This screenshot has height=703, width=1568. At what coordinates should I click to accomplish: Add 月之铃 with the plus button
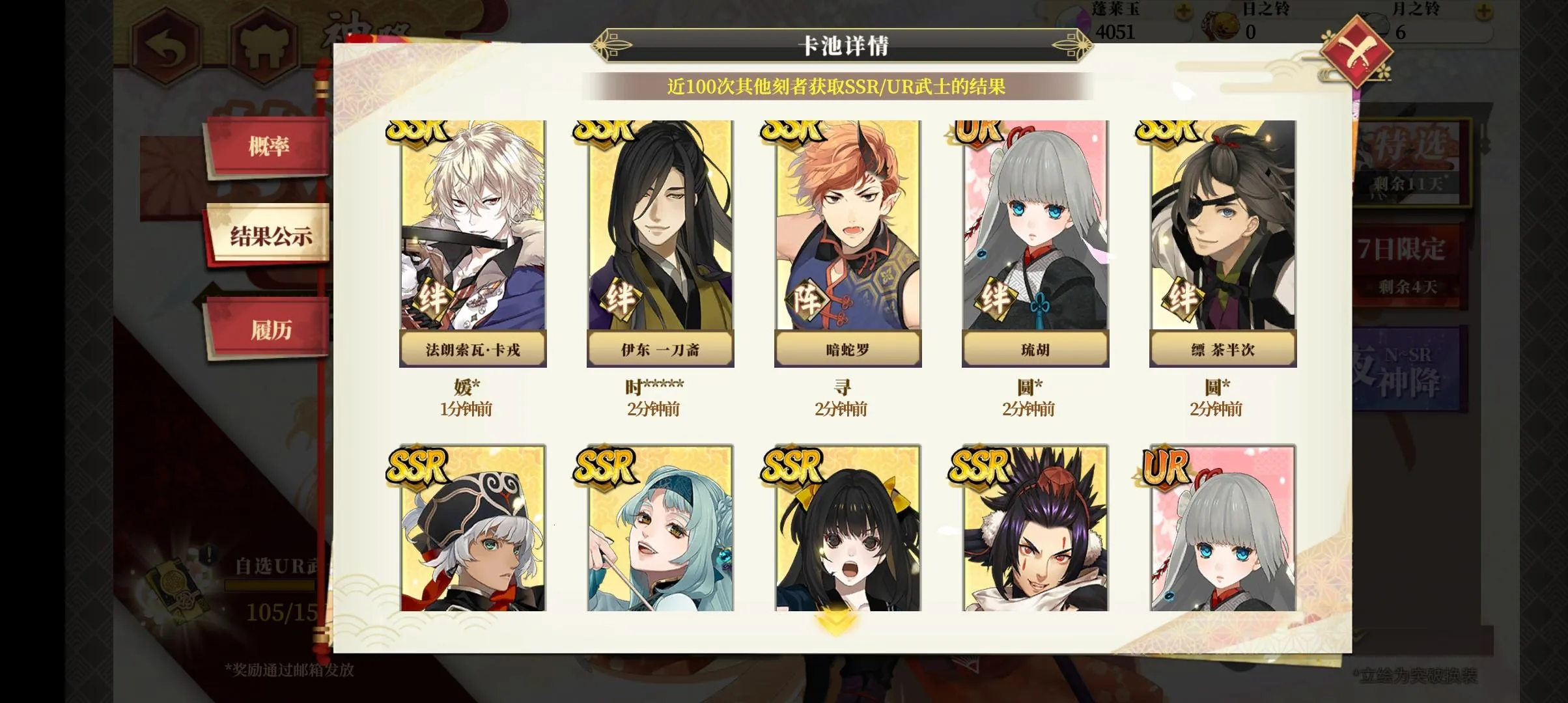(1483, 11)
